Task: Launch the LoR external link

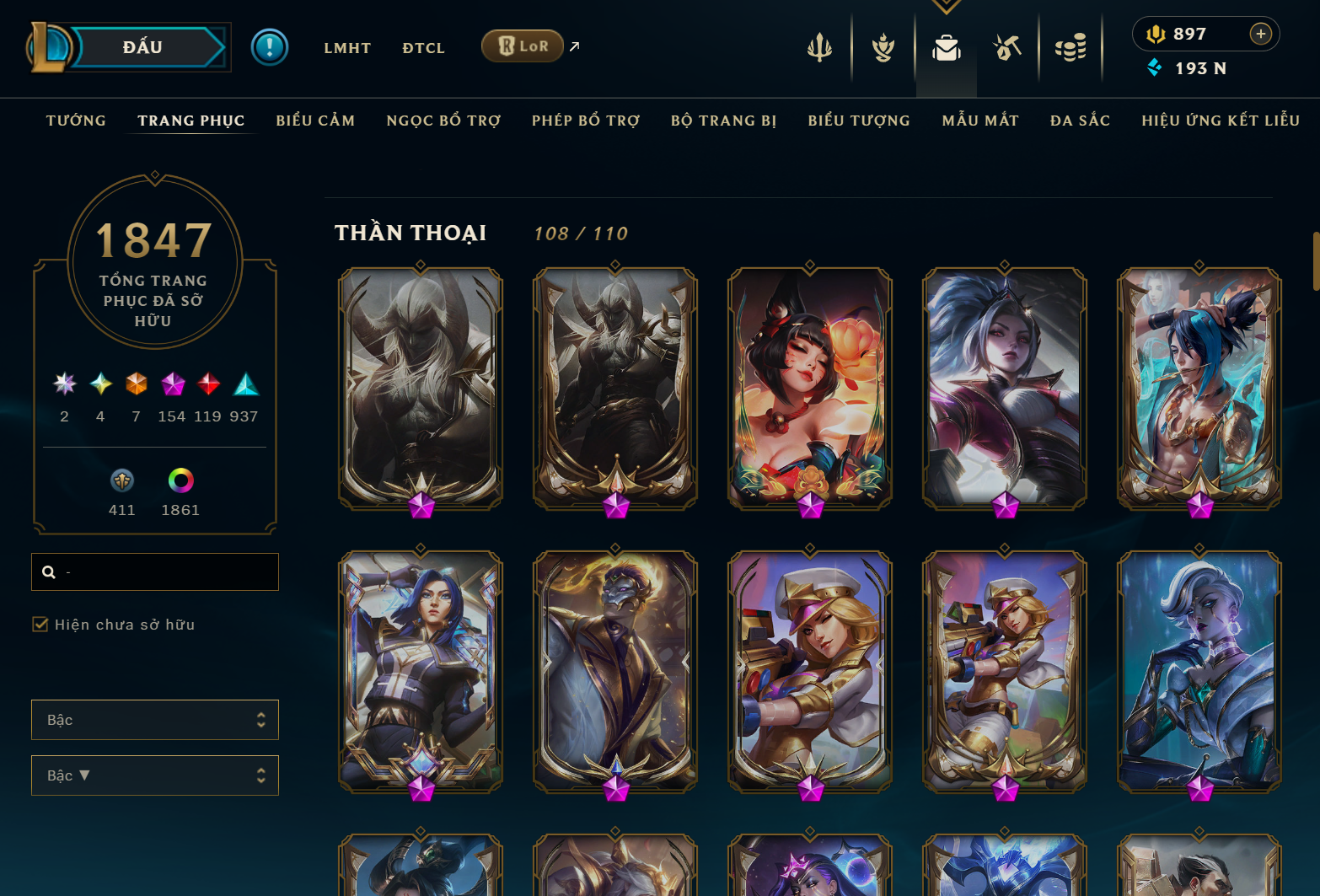Action: pyautogui.click(x=523, y=46)
